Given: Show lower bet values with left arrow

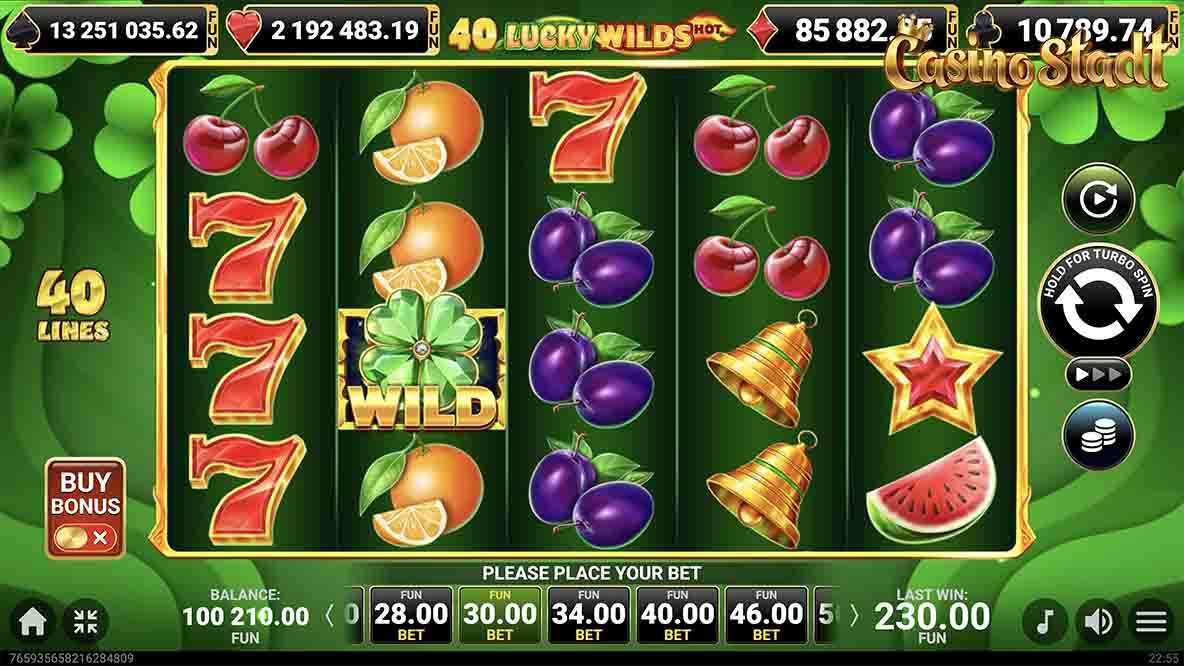Looking at the screenshot, I should coord(330,615).
